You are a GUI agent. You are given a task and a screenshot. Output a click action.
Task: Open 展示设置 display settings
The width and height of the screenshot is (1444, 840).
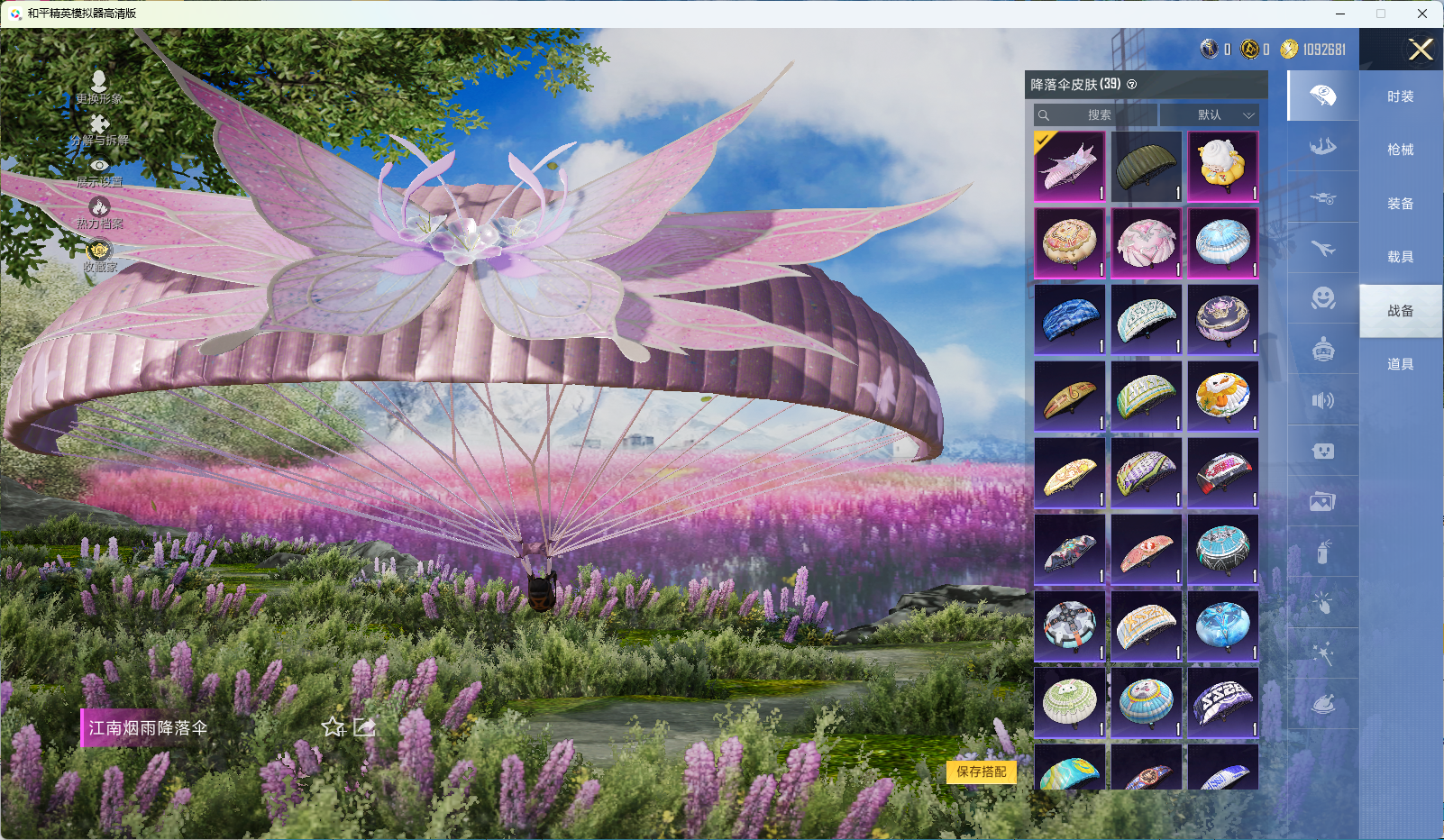[x=99, y=171]
